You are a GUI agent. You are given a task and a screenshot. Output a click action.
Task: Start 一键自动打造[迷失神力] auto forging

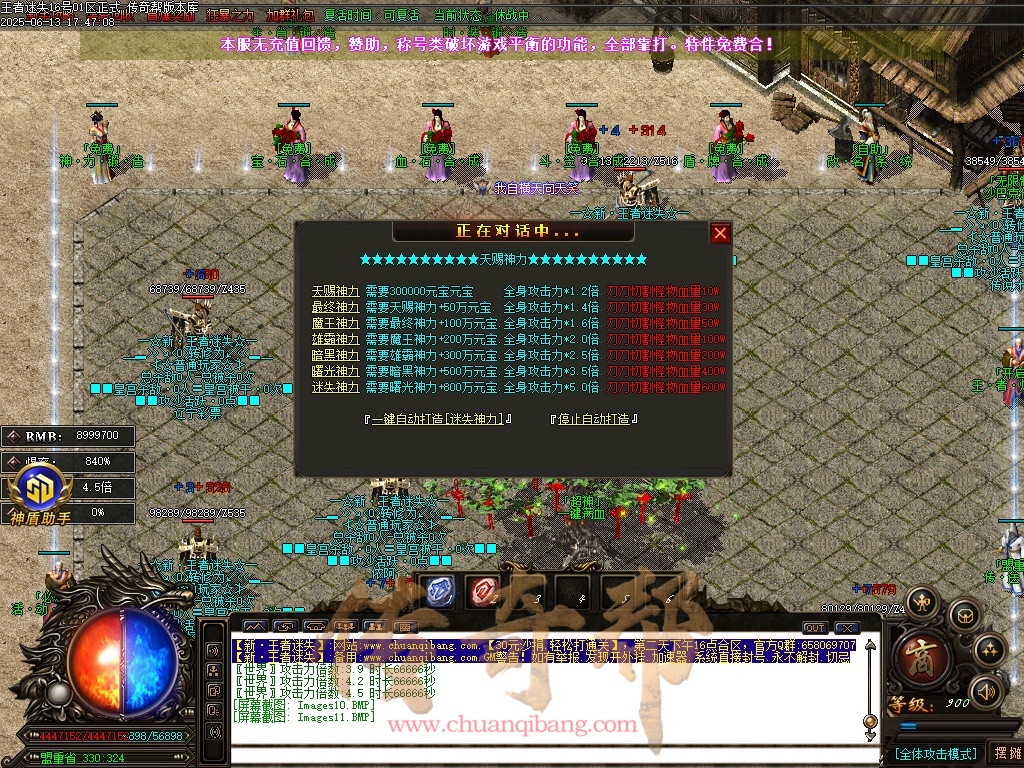(x=440, y=419)
